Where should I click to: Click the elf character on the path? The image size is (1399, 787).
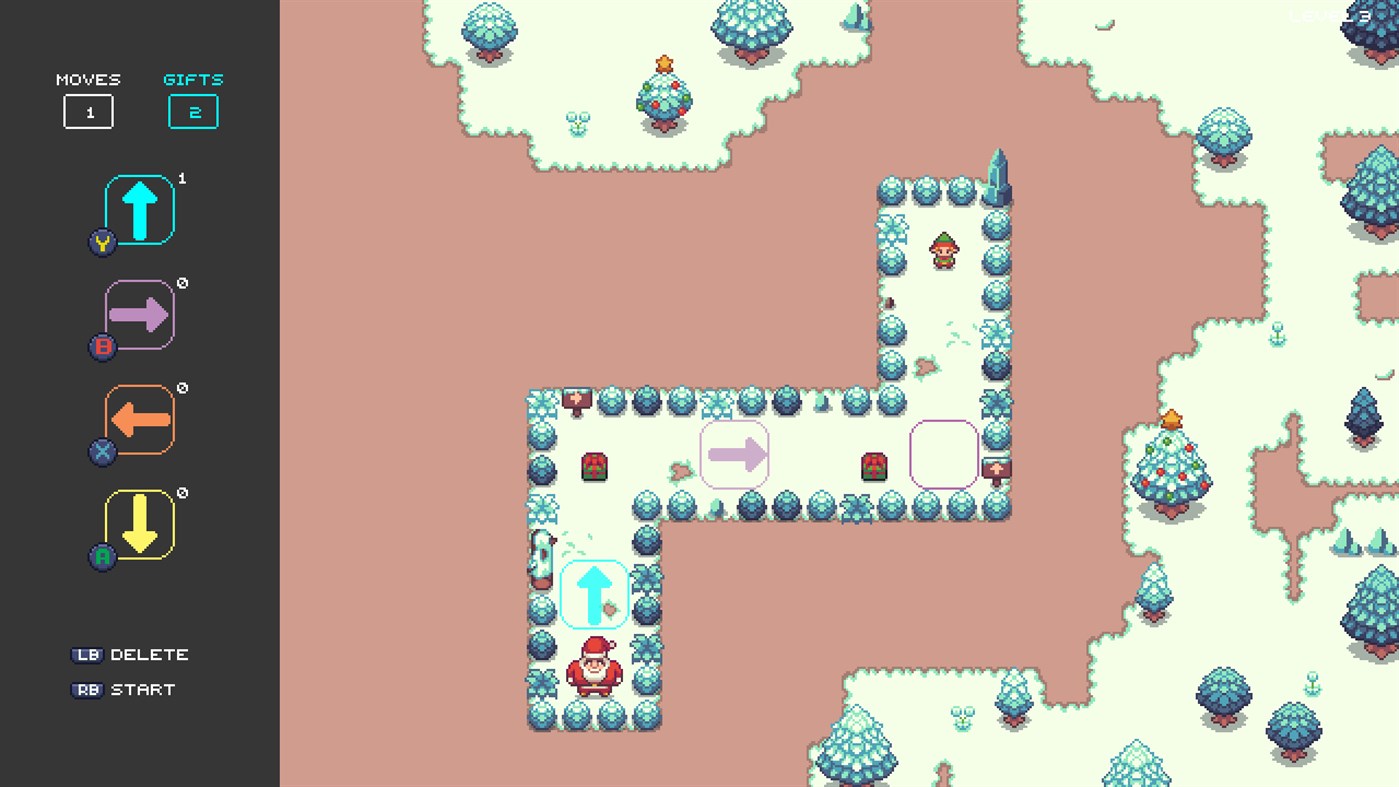point(943,252)
